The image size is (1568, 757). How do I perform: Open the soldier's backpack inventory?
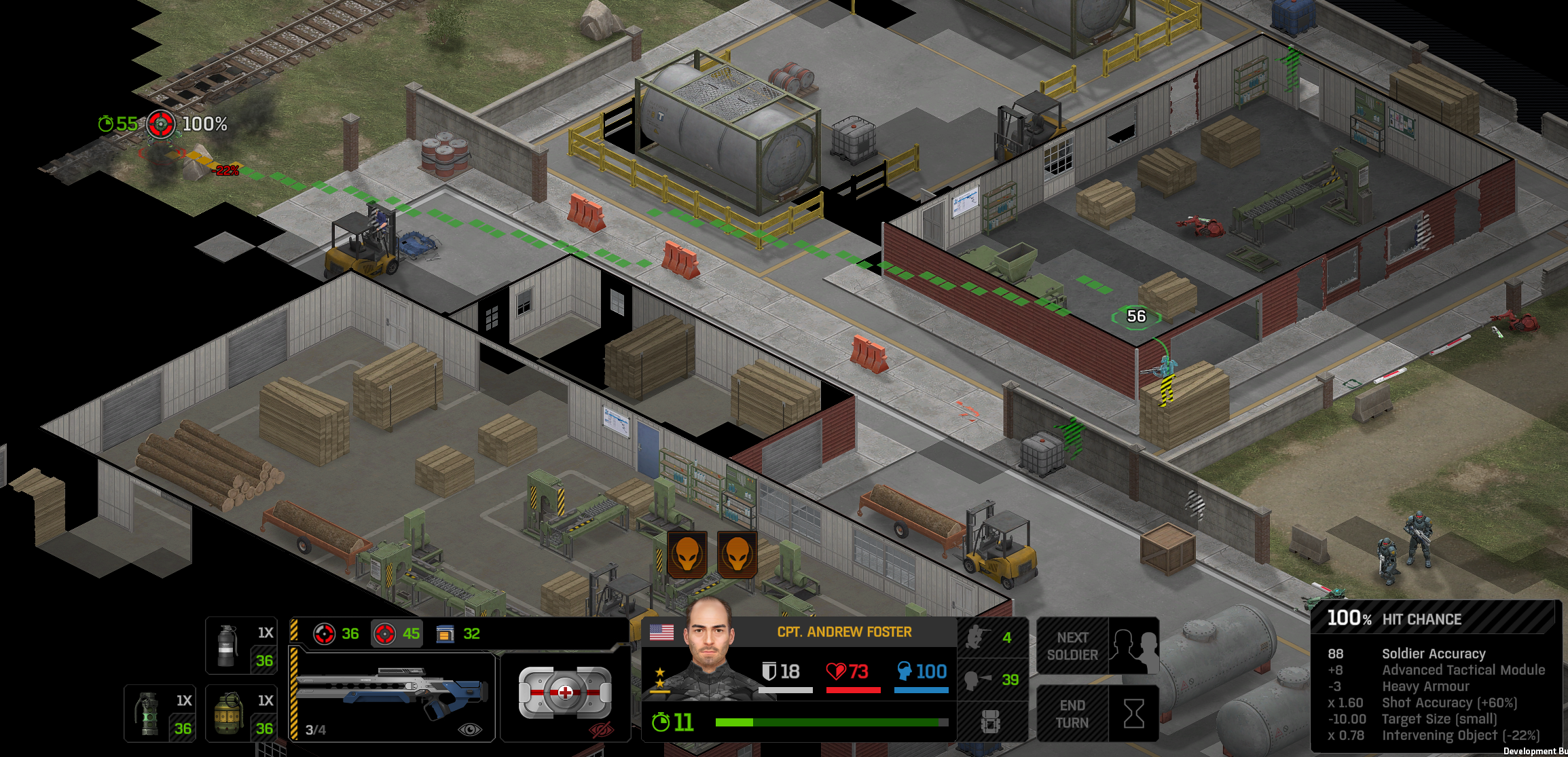tap(991, 722)
